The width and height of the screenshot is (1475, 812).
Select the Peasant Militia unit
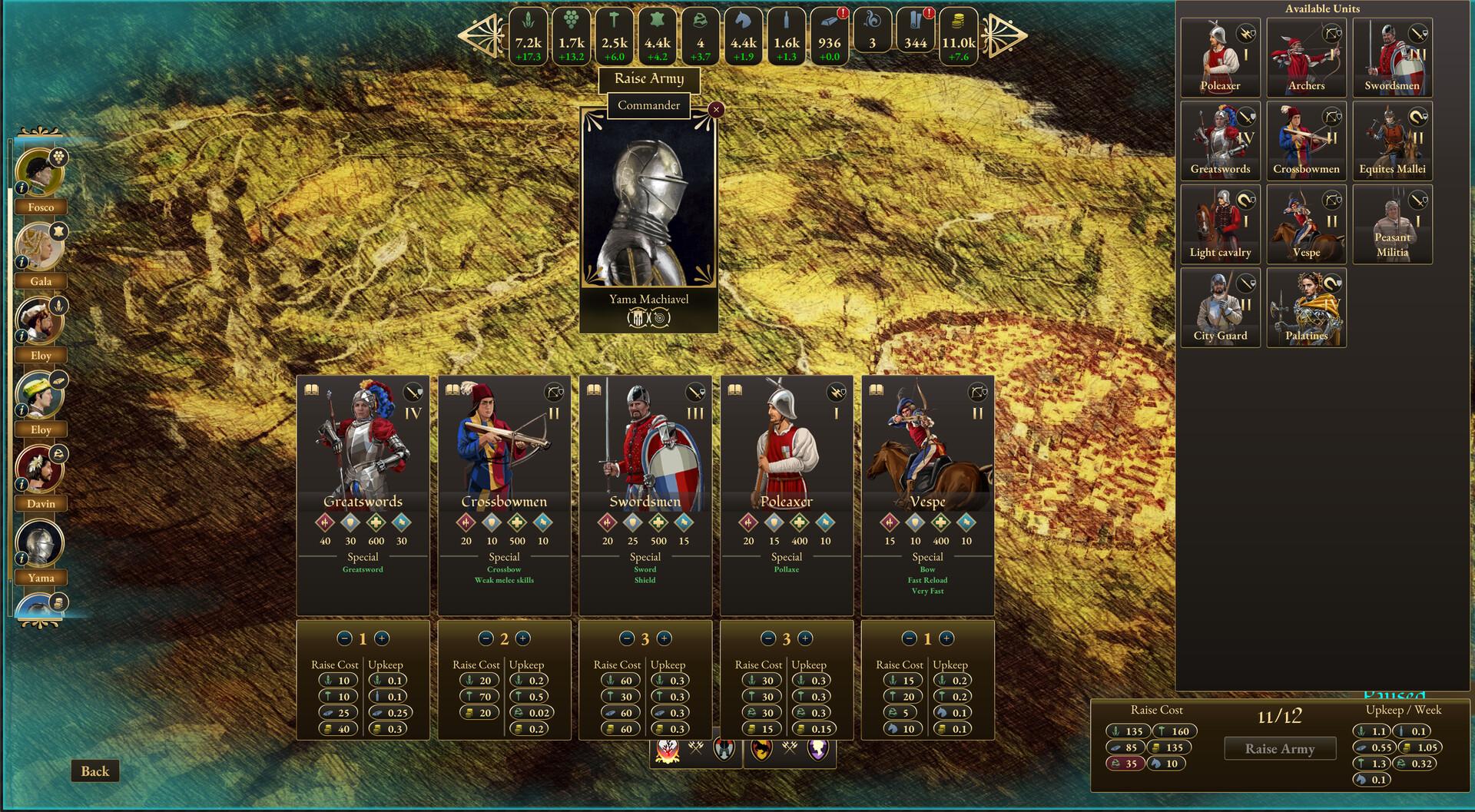tap(1392, 224)
